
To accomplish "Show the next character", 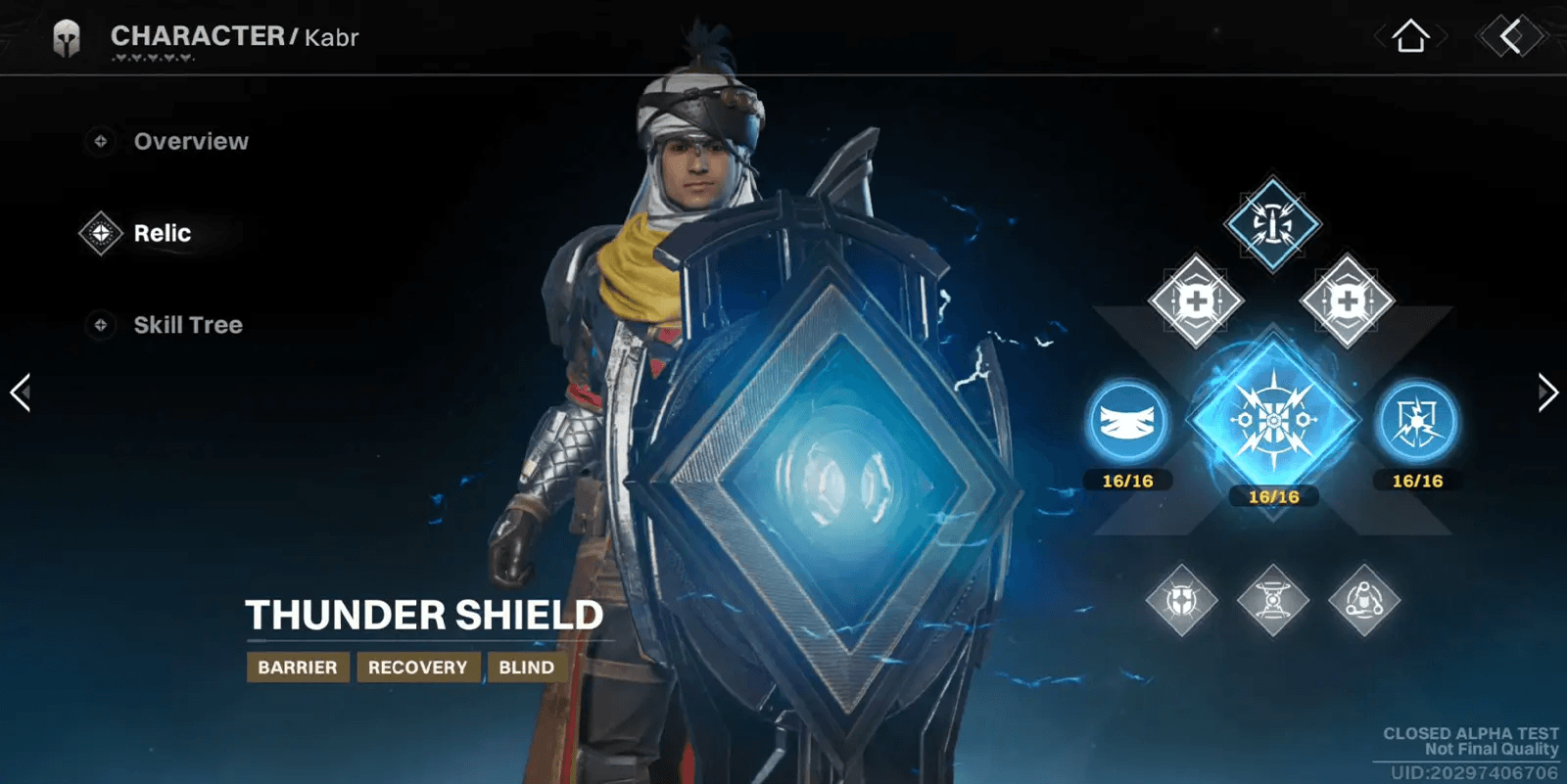I will [x=1546, y=392].
